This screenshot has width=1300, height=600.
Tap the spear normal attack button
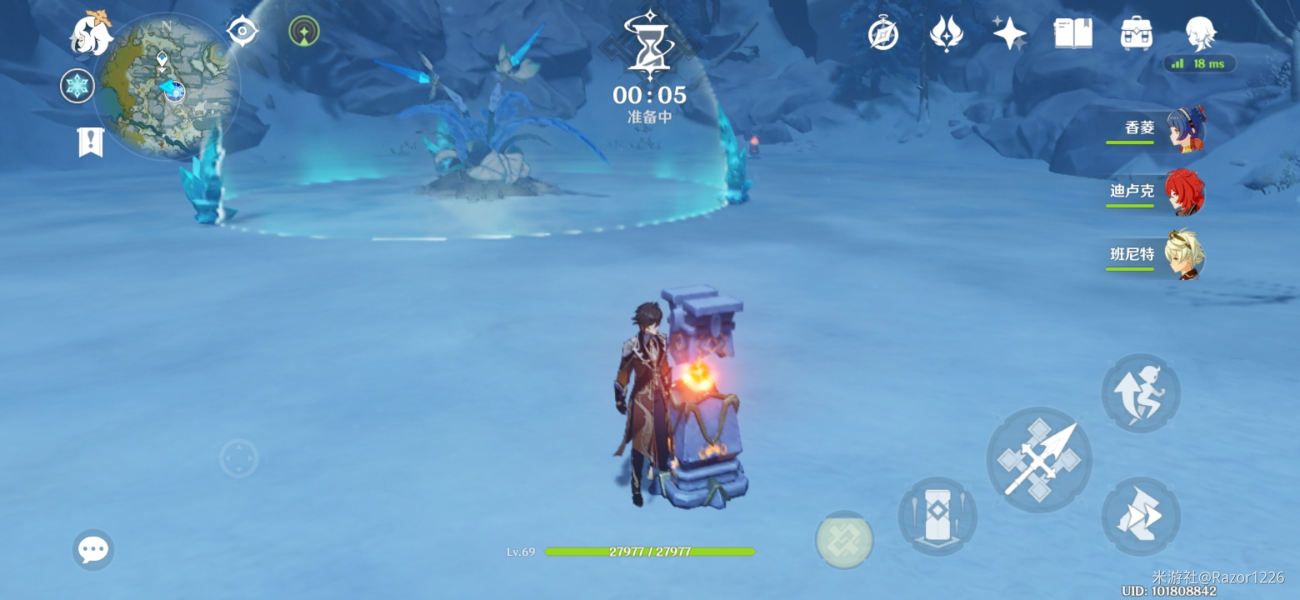[1038, 459]
